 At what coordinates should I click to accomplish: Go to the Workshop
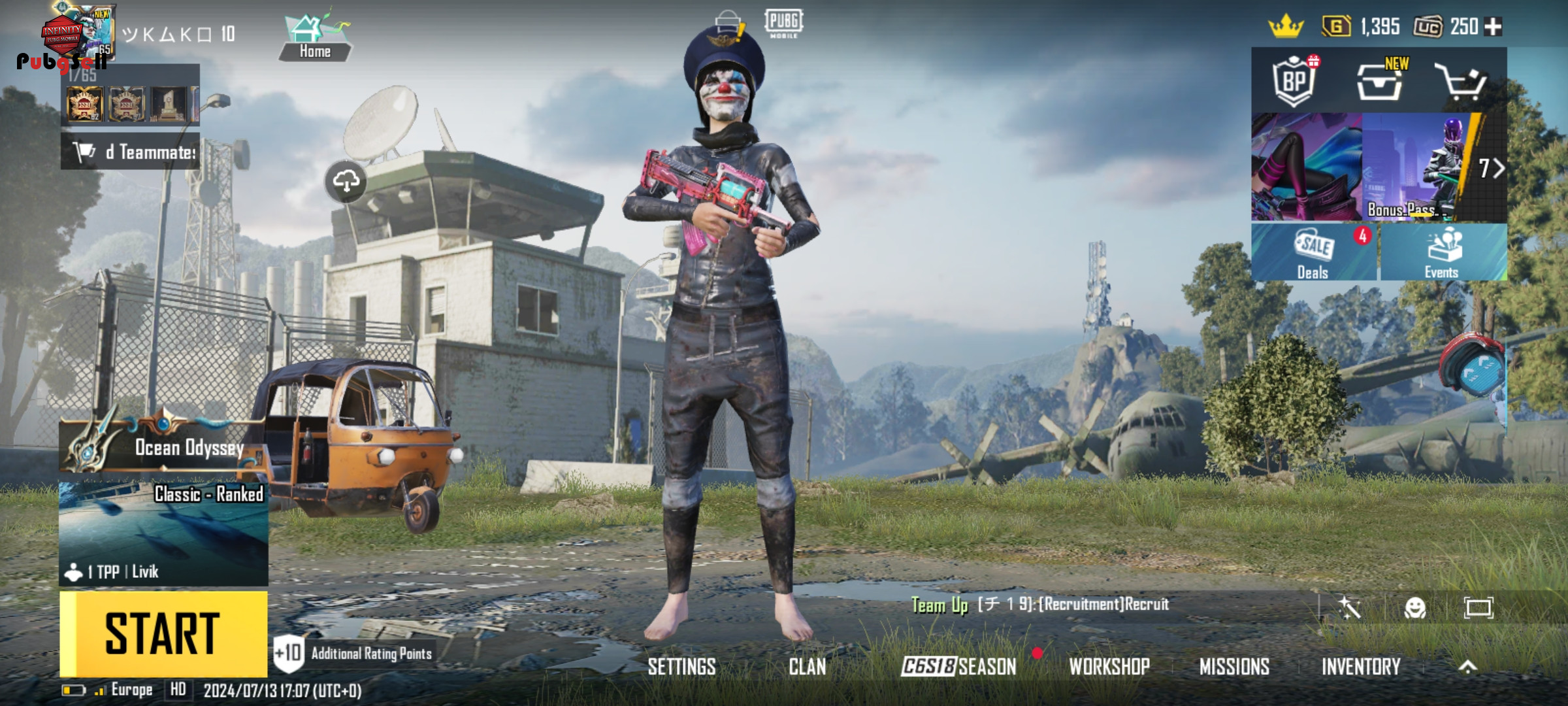pyautogui.click(x=1109, y=667)
